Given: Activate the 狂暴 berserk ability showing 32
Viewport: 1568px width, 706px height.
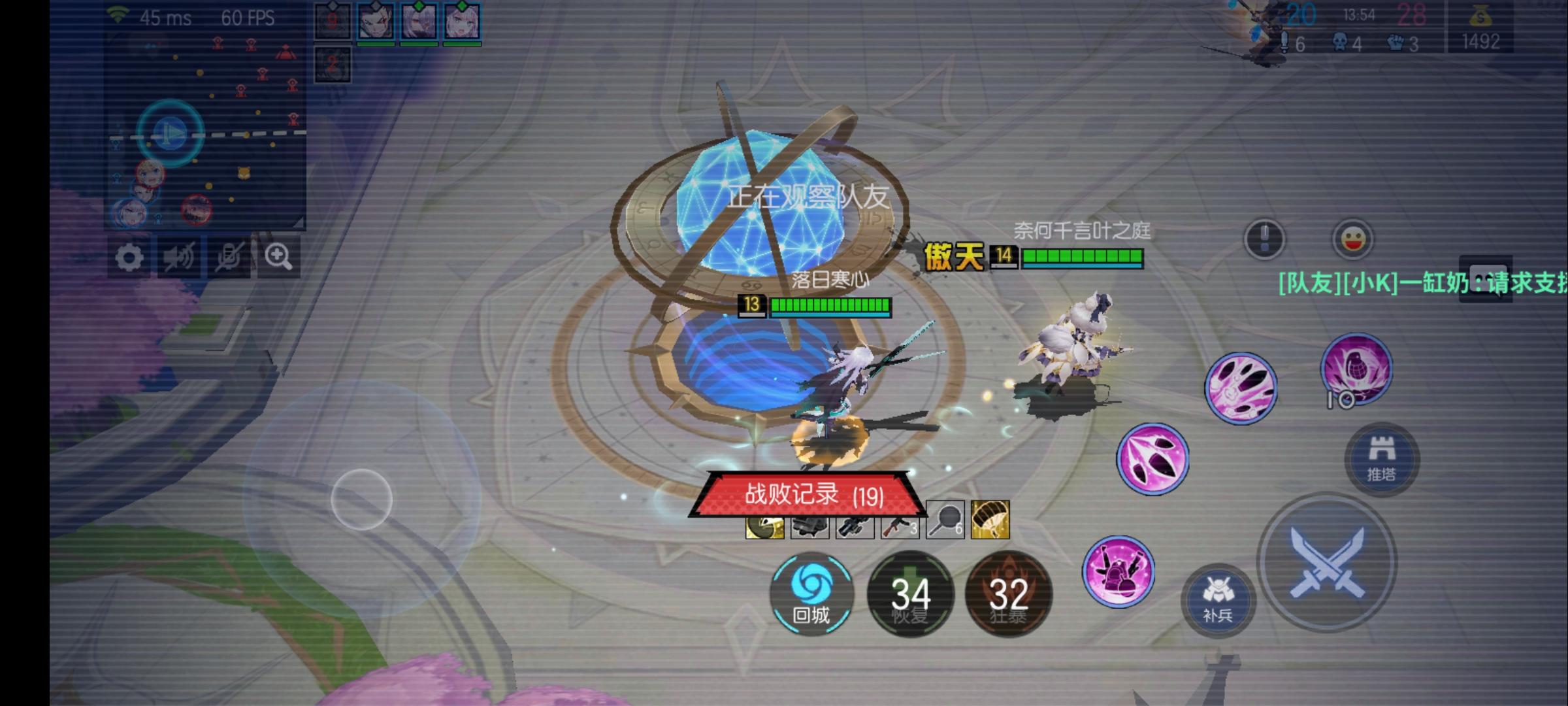Looking at the screenshot, I should (x=1009, y=593).
